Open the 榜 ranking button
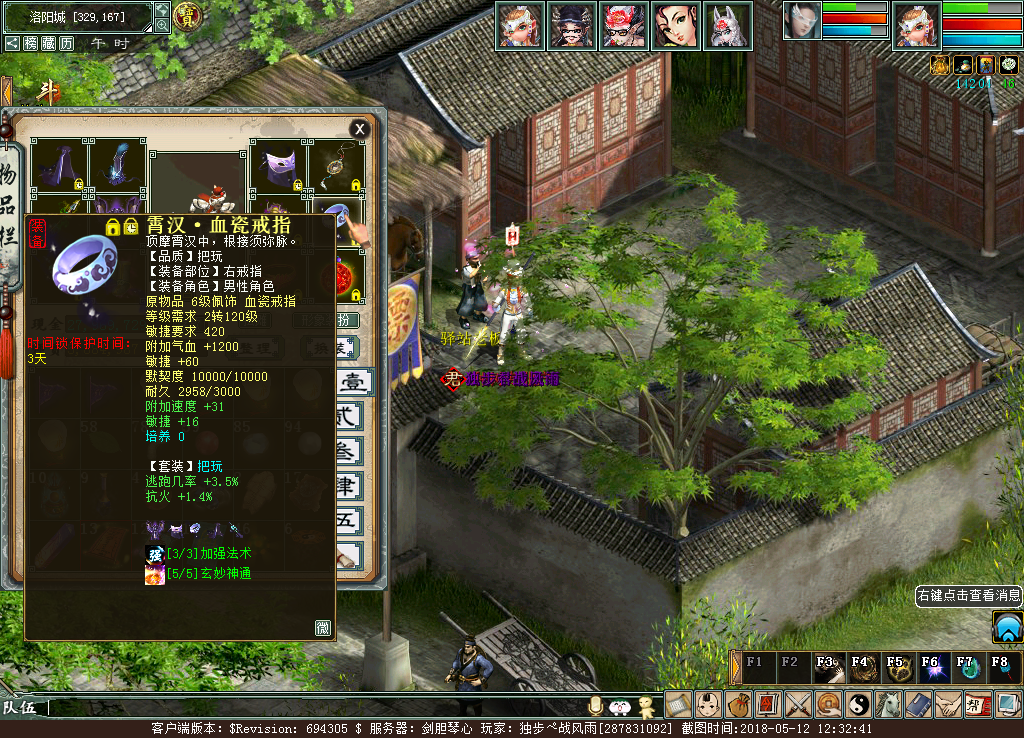This screenshot has height=738, width=1024. [x=31, y=43]
